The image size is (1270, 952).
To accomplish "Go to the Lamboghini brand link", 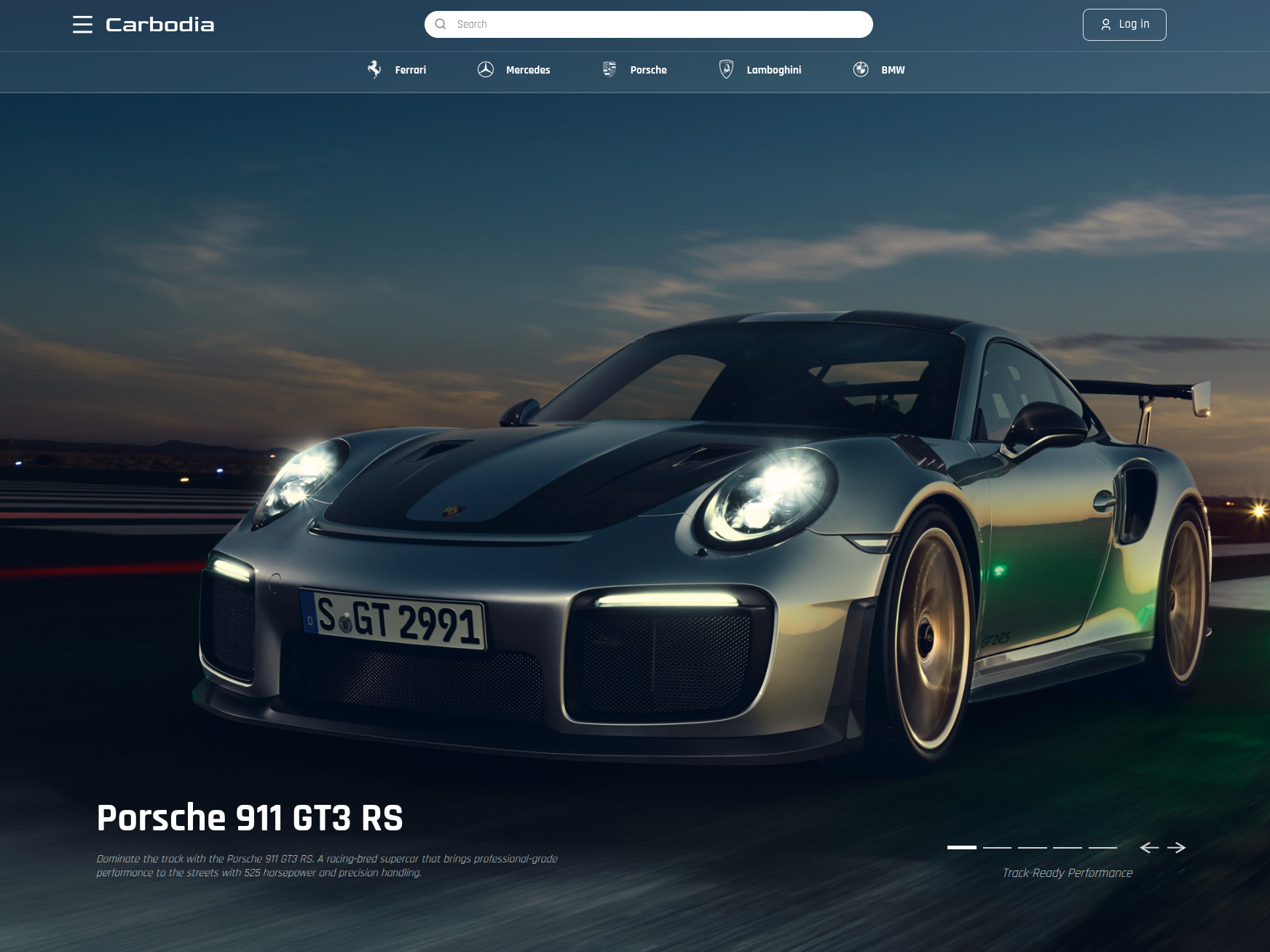I will click(x=760, y=70).
